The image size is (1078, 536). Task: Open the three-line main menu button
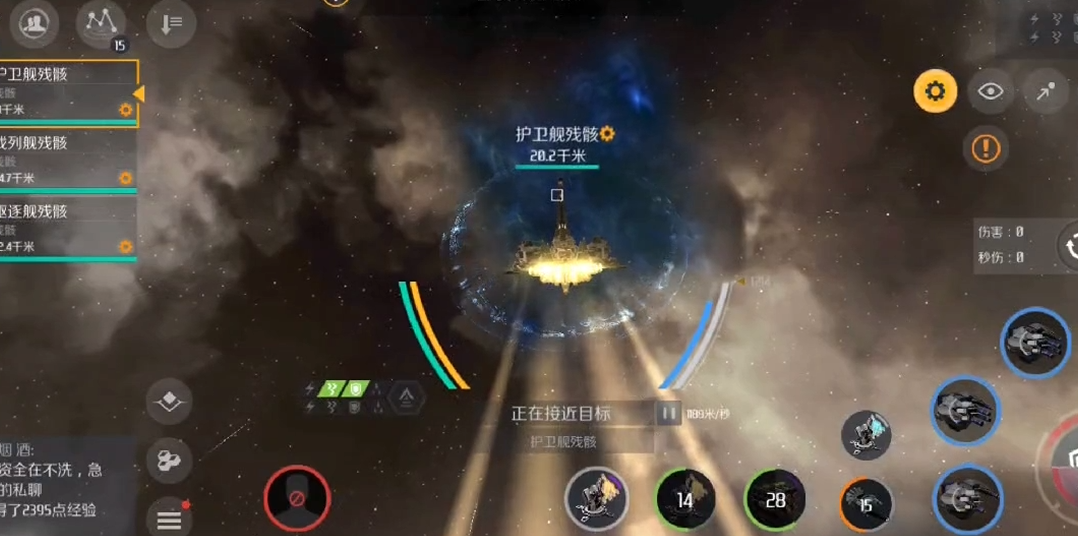pos(170,519)
